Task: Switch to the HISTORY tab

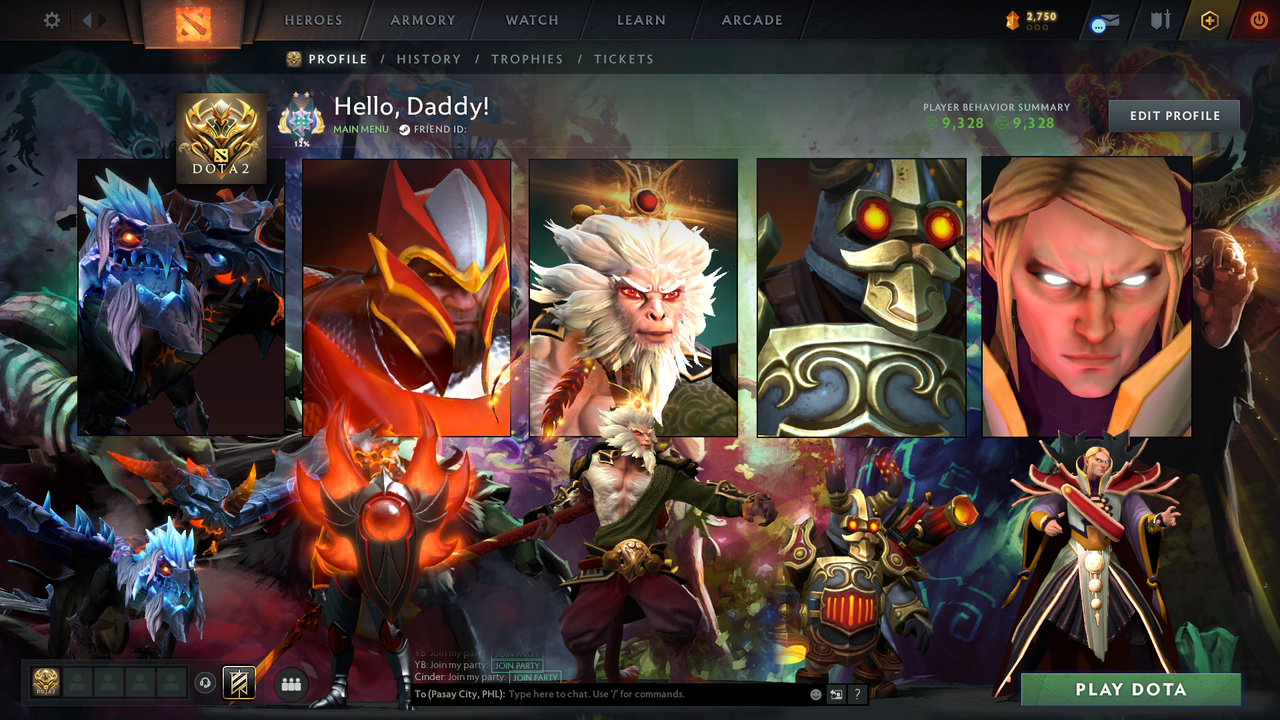Action: [x=429, y=59]
